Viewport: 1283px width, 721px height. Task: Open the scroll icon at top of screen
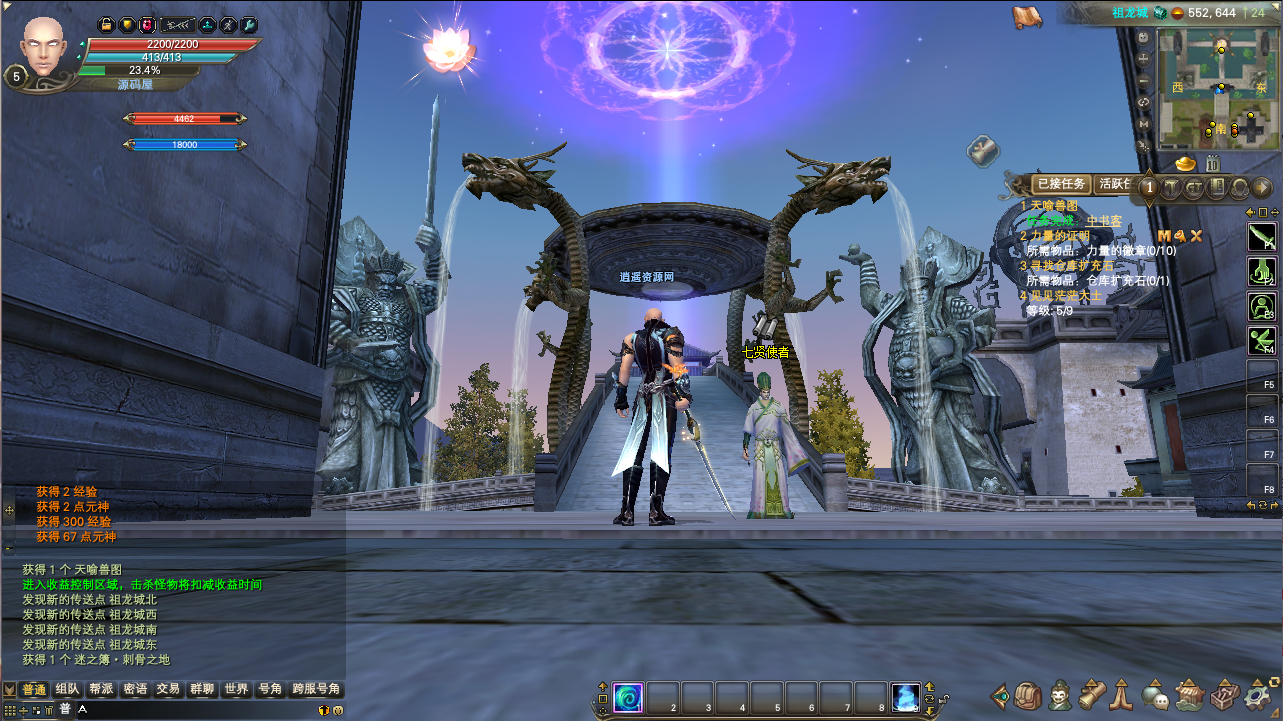pyautogui.click(x=1026, y=16)
